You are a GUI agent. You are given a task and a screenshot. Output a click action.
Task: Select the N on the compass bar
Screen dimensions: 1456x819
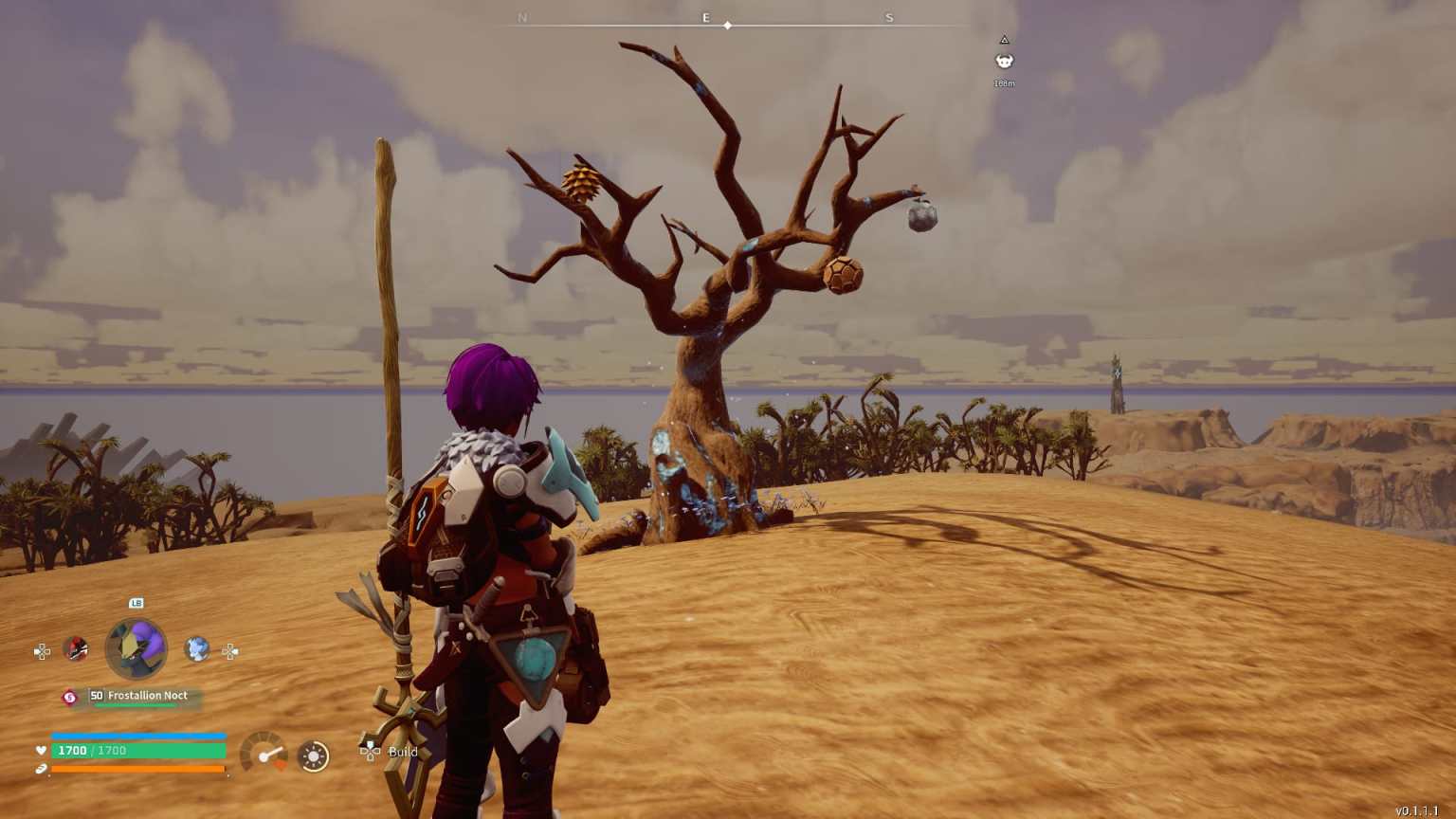(x=522, y=17)
